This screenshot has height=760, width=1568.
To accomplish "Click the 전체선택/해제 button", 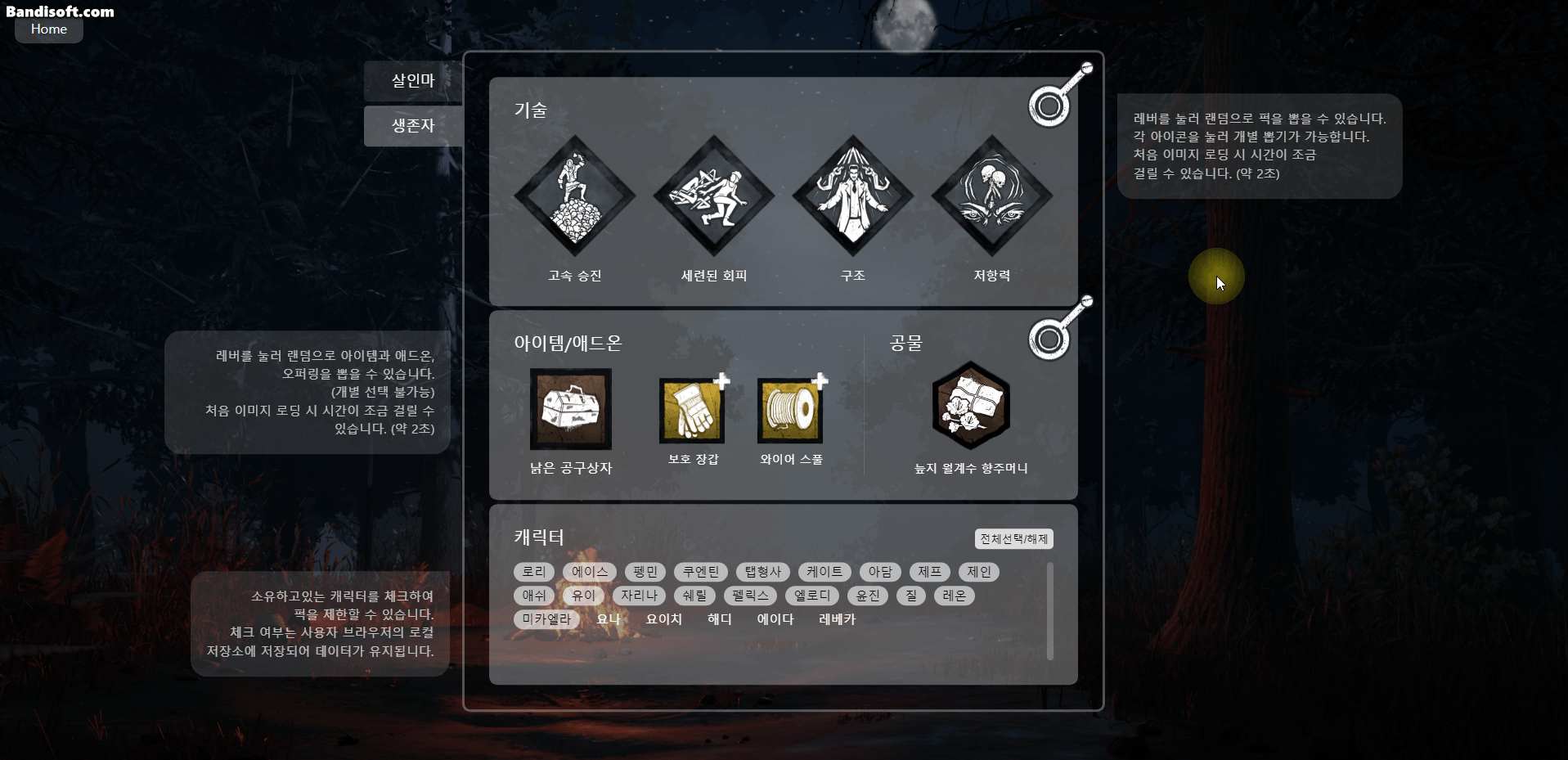I will 1013,538.
